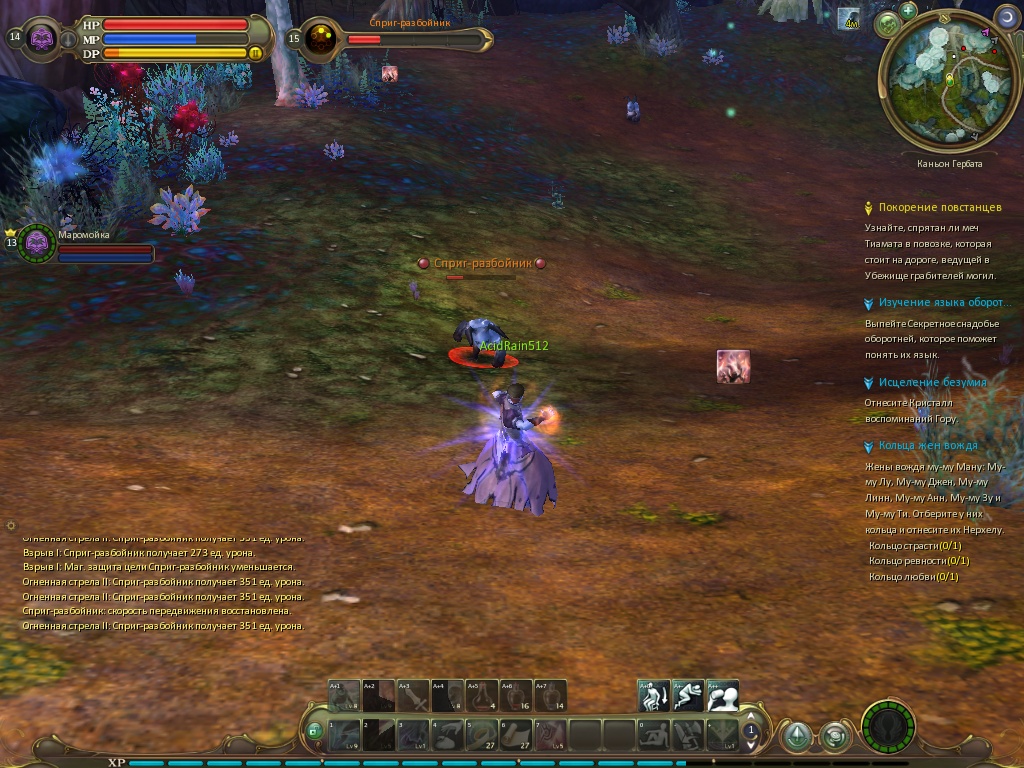1024x768 pixels.
Task: Activate the skill in hotbar slot 1
Action: pos(344,735)
